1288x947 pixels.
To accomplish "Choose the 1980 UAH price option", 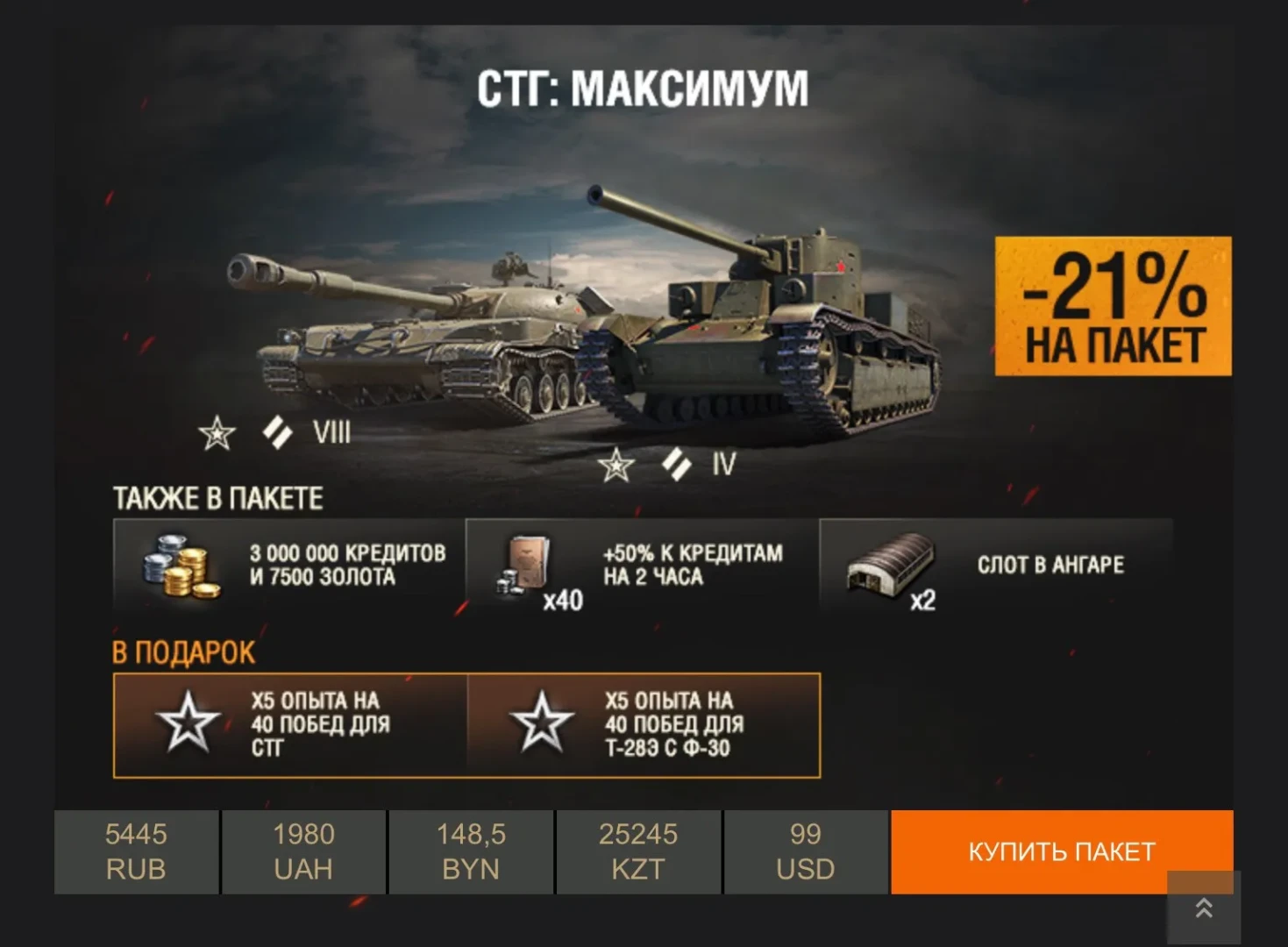I will [303, 851].
